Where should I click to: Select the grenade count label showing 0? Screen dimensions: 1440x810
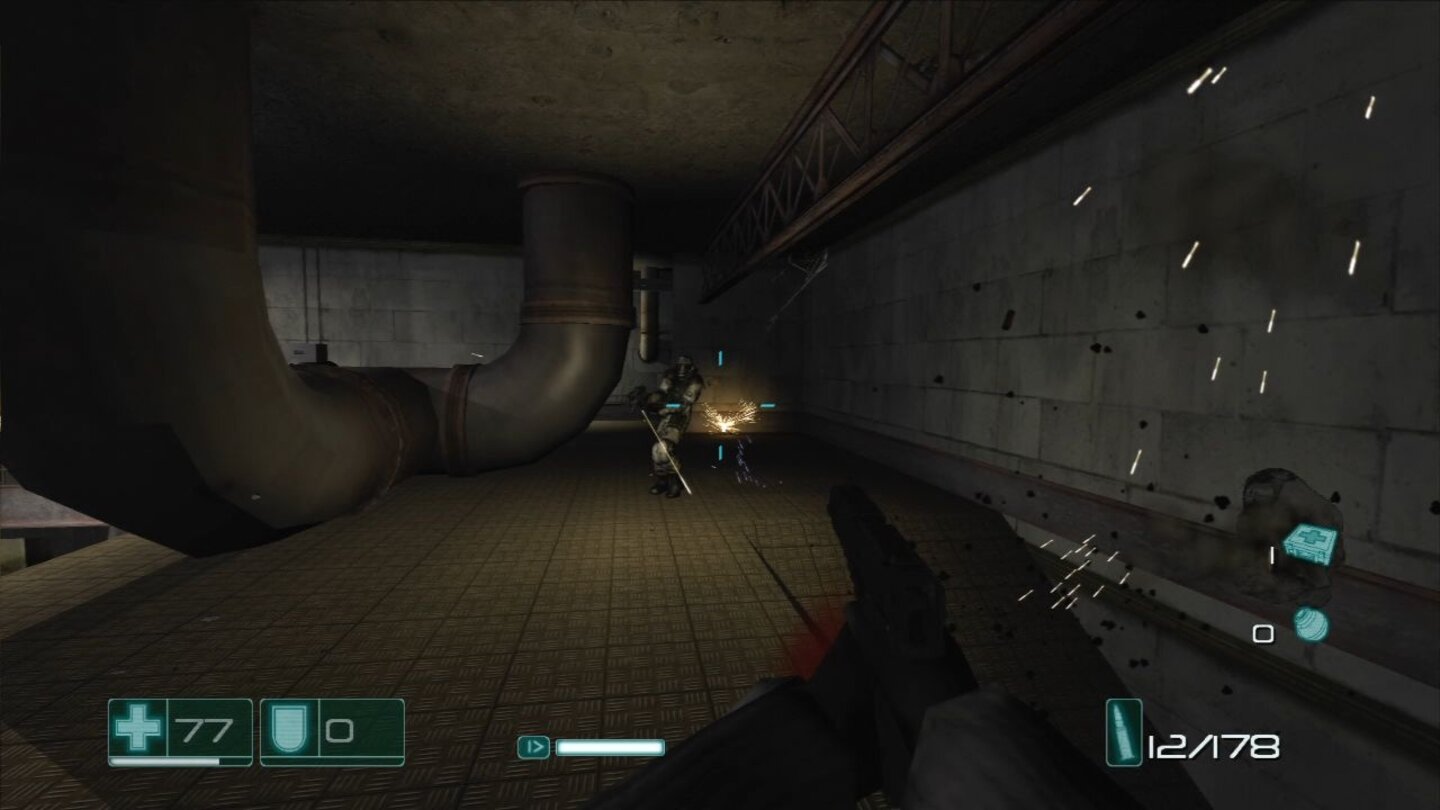click(x=1263, y=633)
